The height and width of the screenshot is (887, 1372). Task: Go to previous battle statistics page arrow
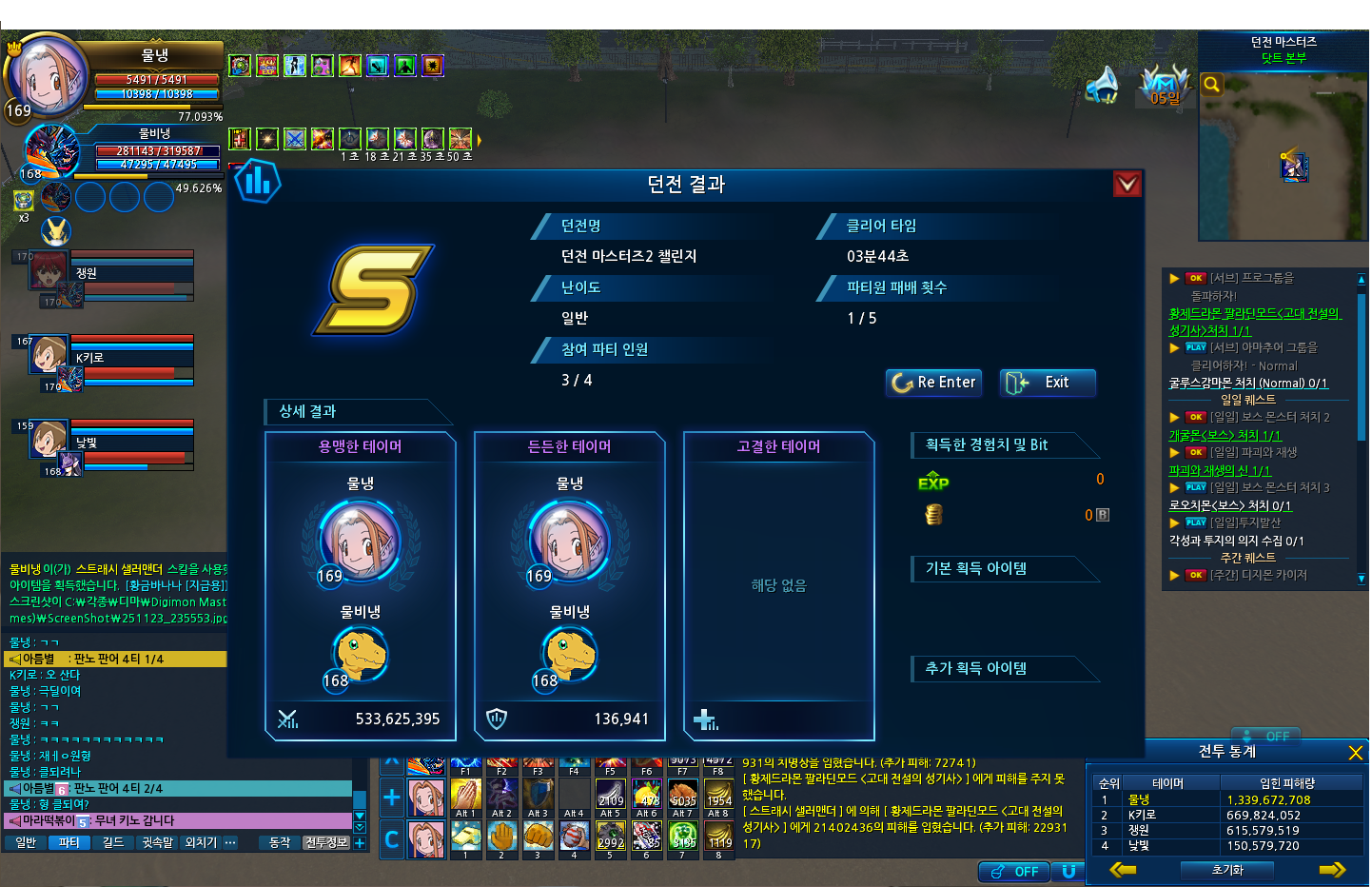pos(1124,870)
